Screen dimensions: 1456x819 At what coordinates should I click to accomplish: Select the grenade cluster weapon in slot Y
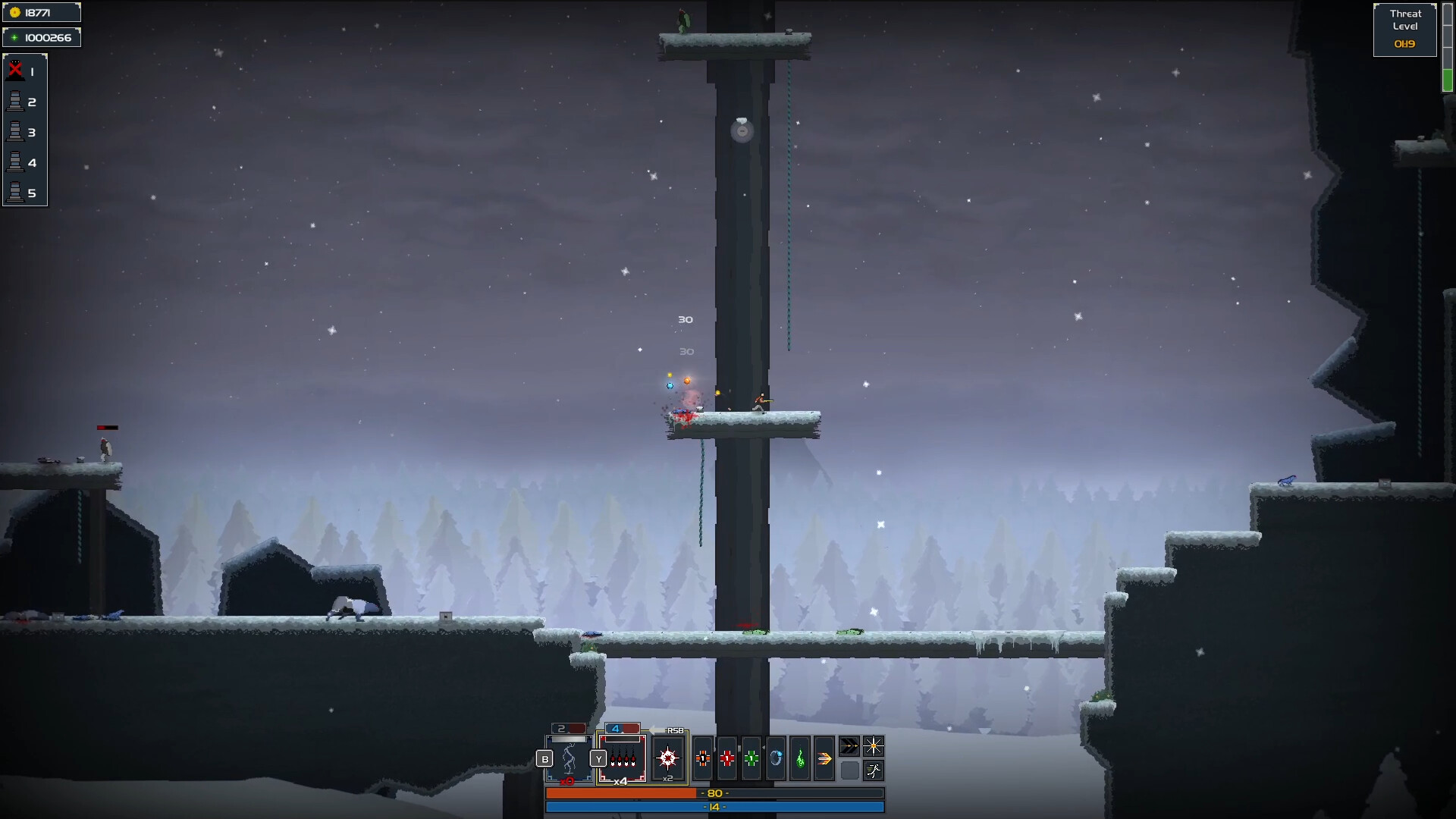(623, 757)
